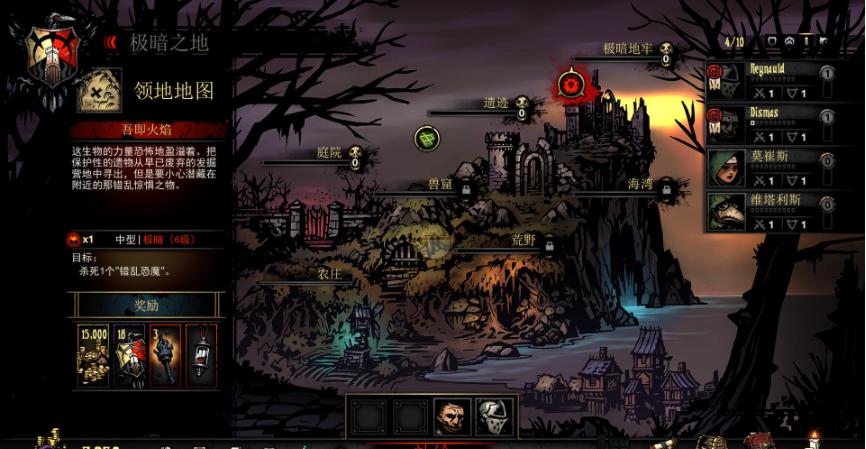Inspect the lantern trinket reward

[x=201, y=355]
